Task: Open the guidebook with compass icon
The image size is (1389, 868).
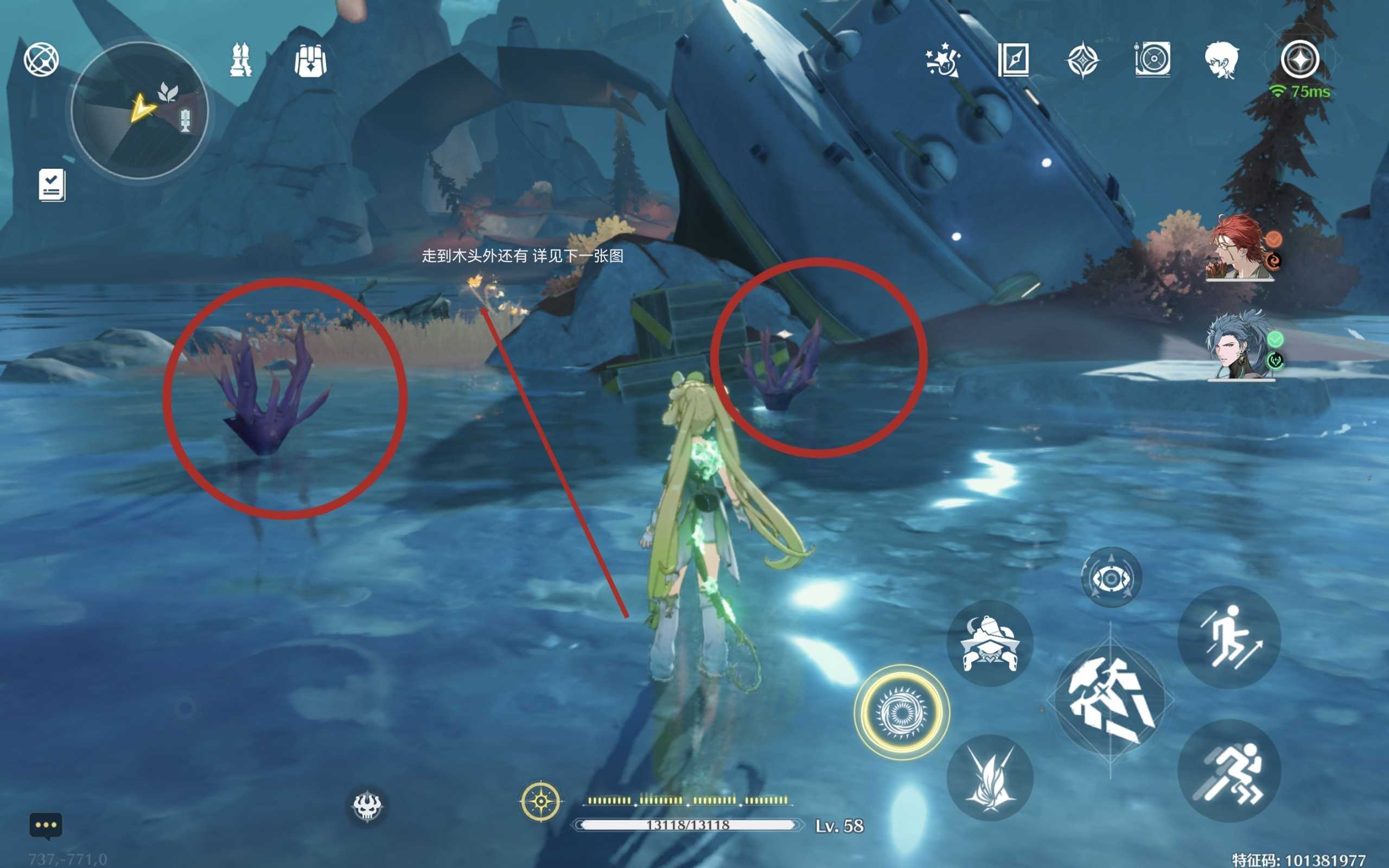Action: (1013, 60)
